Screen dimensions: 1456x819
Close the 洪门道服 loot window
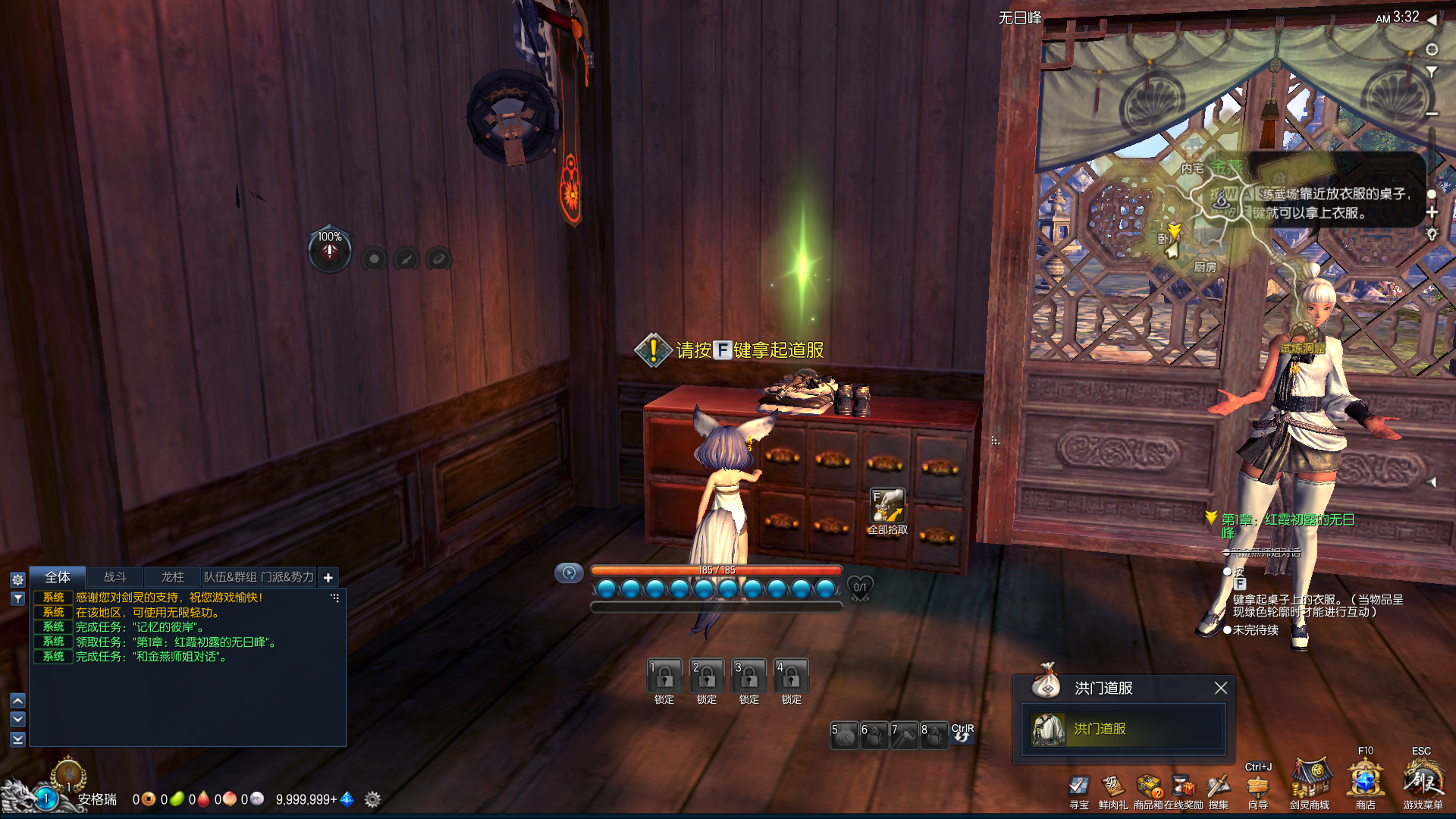pos(1220,688)
